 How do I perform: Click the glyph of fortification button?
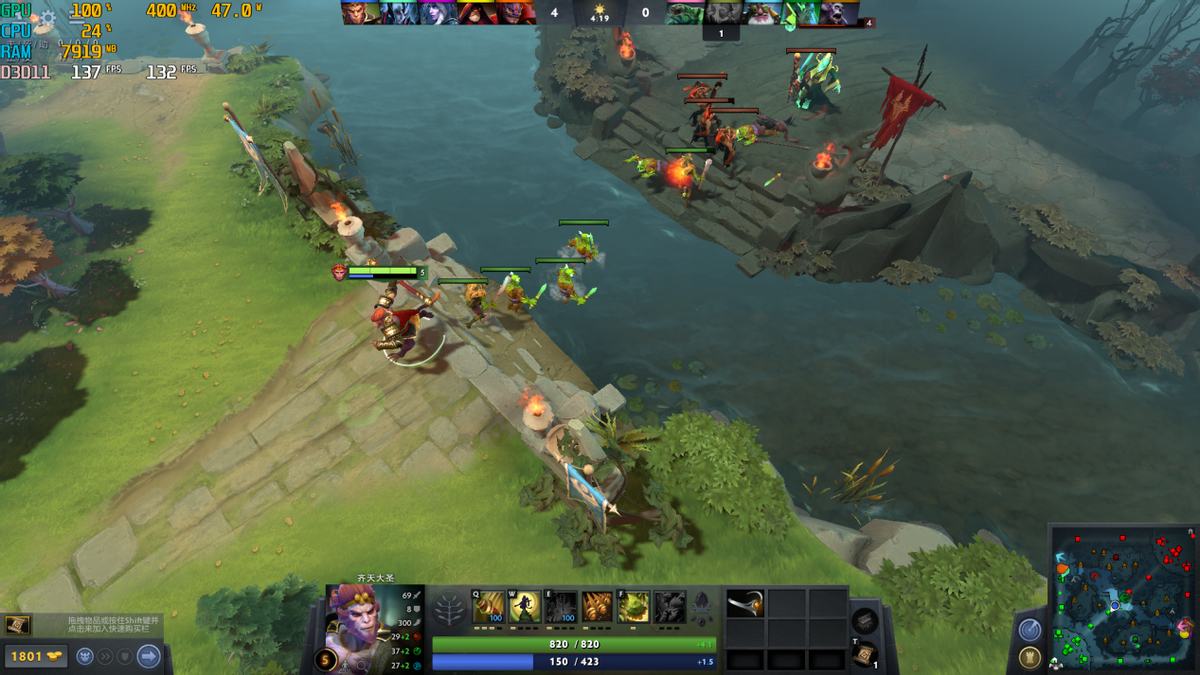coord(1029,658)
